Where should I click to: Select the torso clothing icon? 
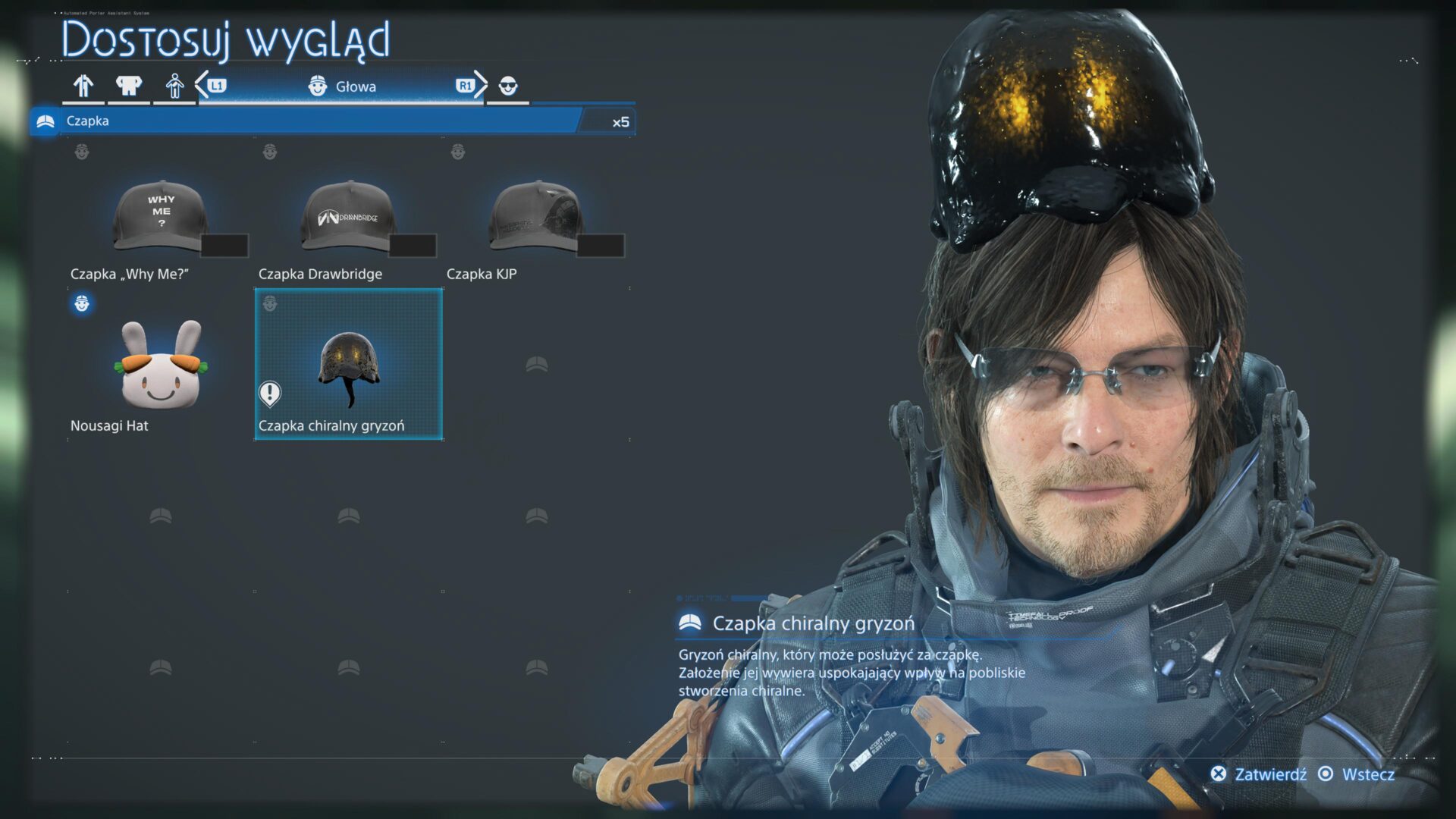coord(129,86)
